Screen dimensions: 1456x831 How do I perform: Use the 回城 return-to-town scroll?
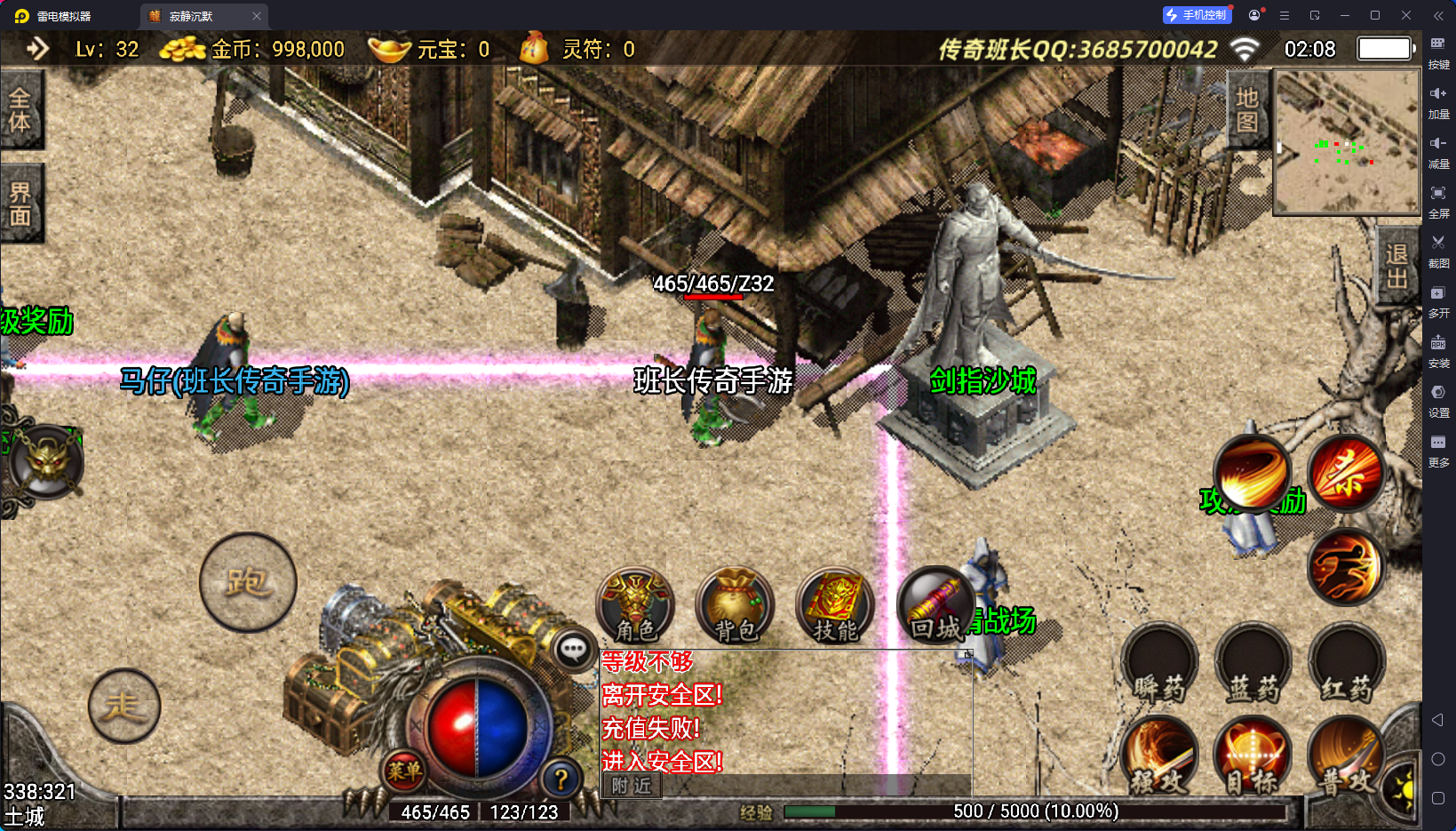tap(935, 605)
